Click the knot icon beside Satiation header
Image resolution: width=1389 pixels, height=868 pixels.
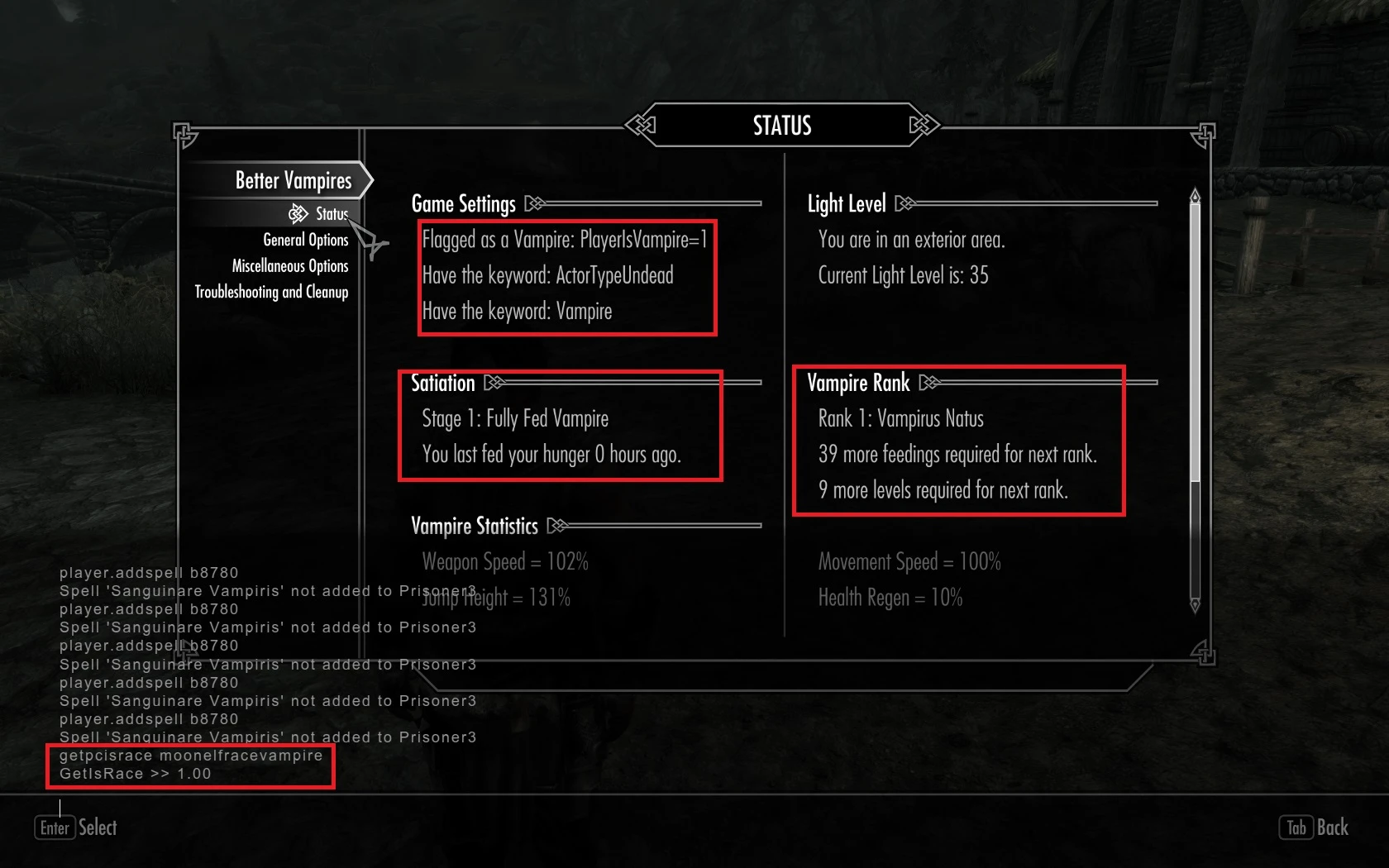(x=494, y=382)
